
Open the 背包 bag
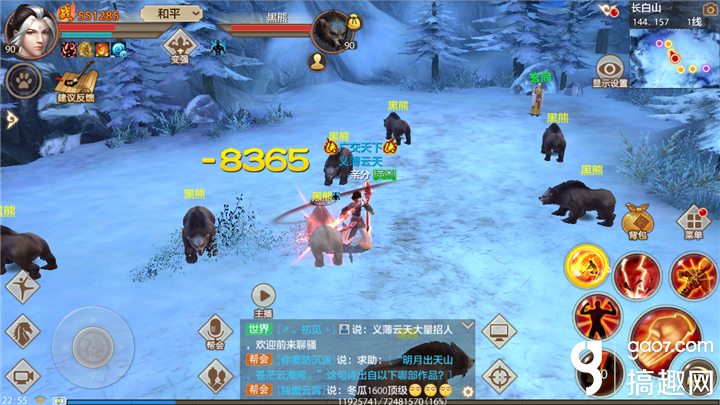636,220
